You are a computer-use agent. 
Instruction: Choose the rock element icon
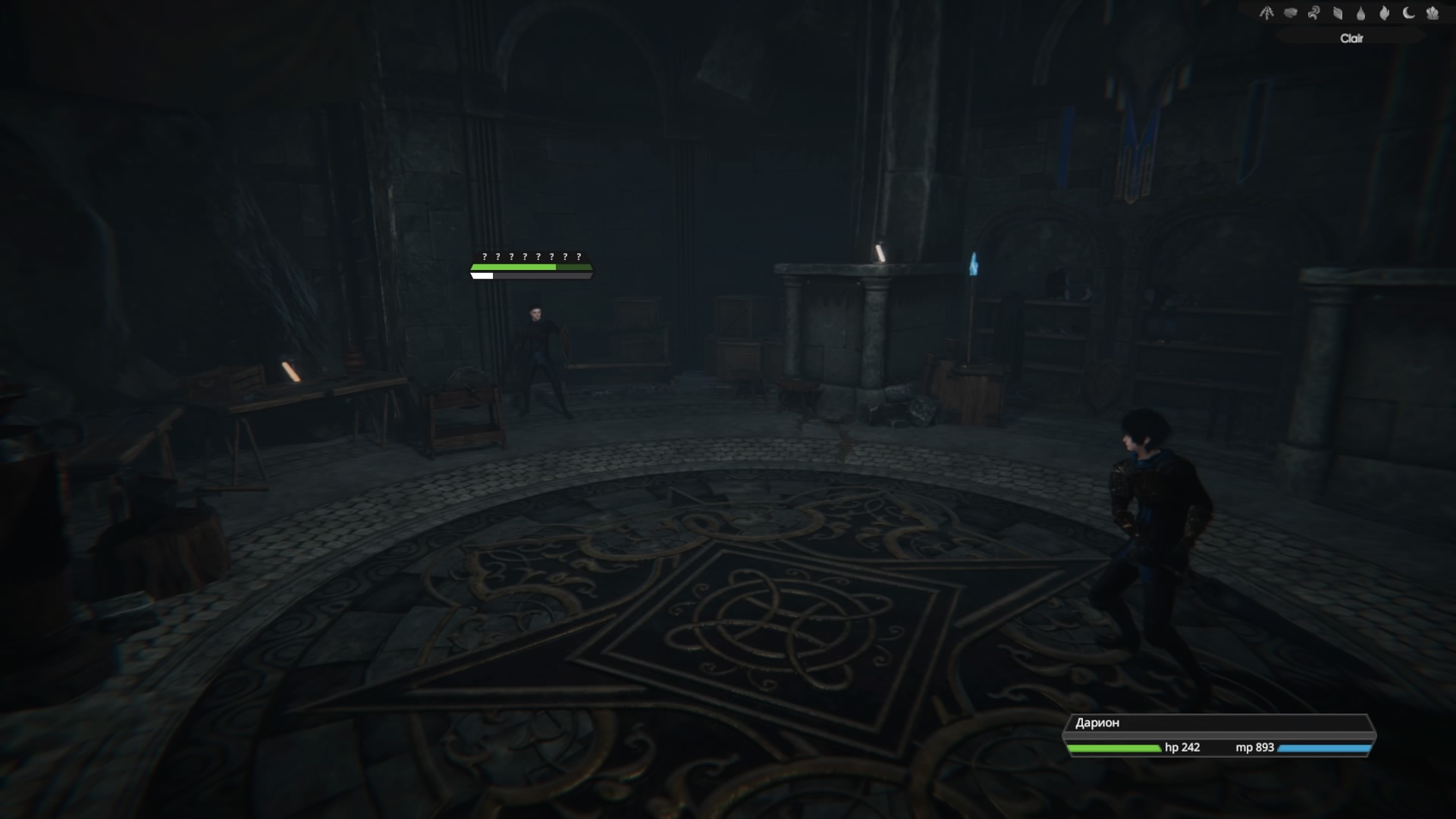[x=1290, y=13]
